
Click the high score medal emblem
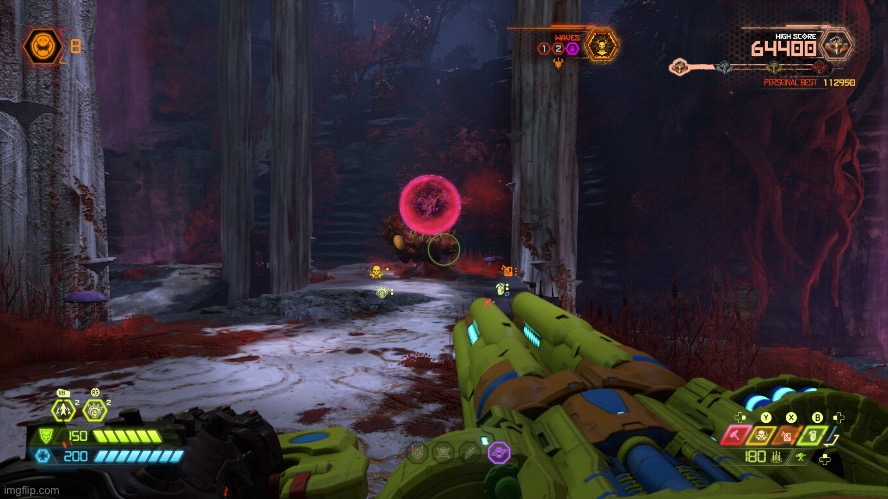point(837,44)
